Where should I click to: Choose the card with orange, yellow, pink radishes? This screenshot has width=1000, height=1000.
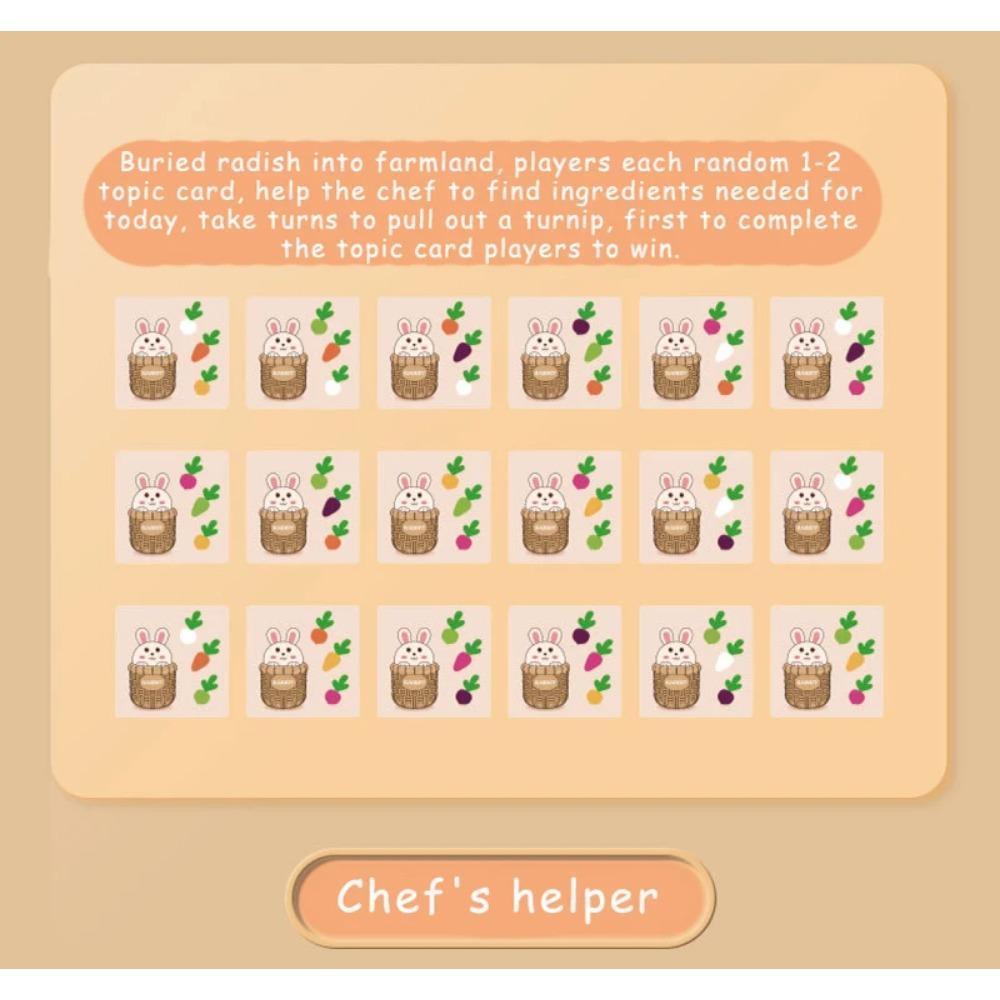tap(303, 661)
